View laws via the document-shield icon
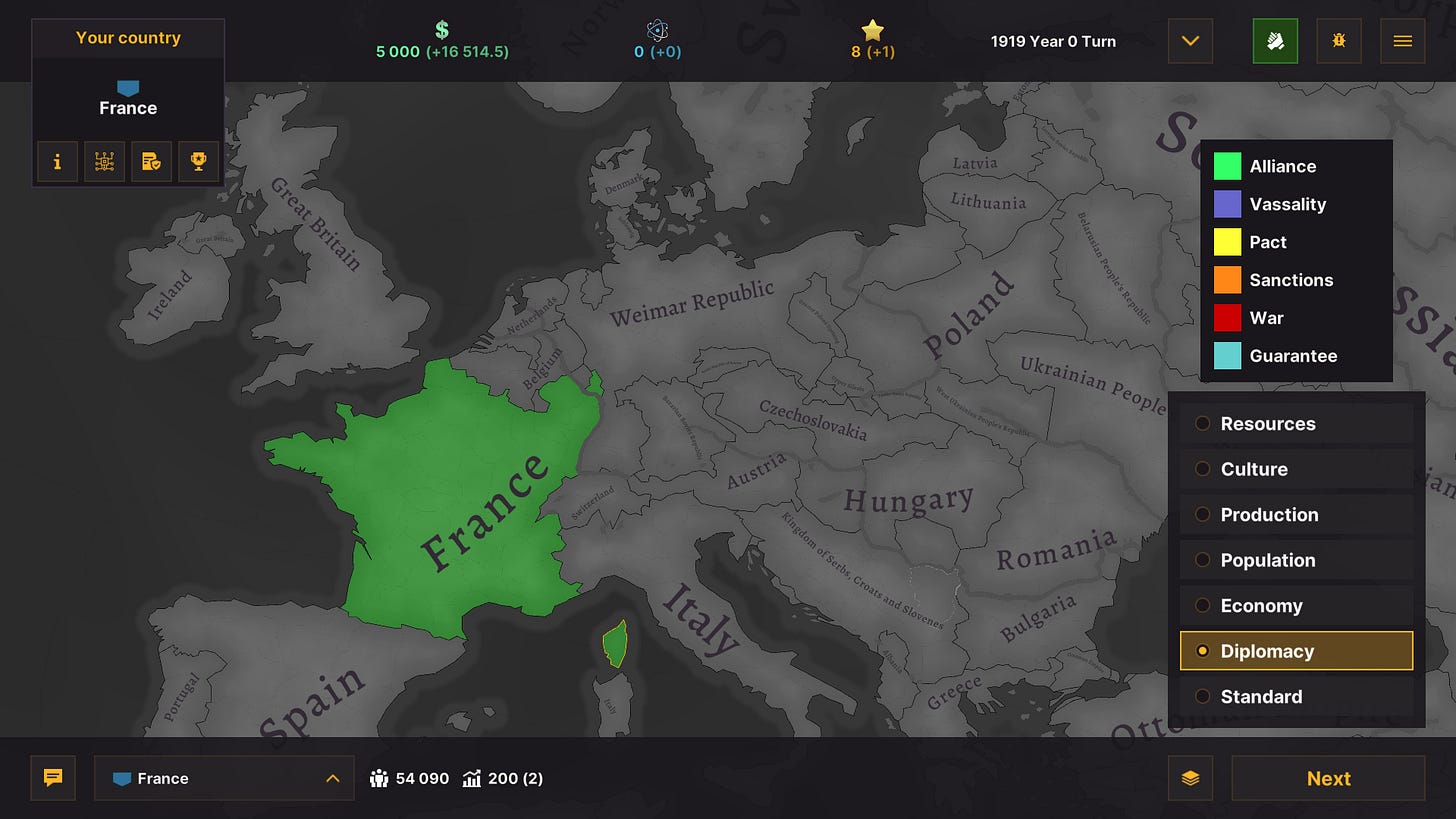This screenshot has width=1456, height=819. coord(151,161)
